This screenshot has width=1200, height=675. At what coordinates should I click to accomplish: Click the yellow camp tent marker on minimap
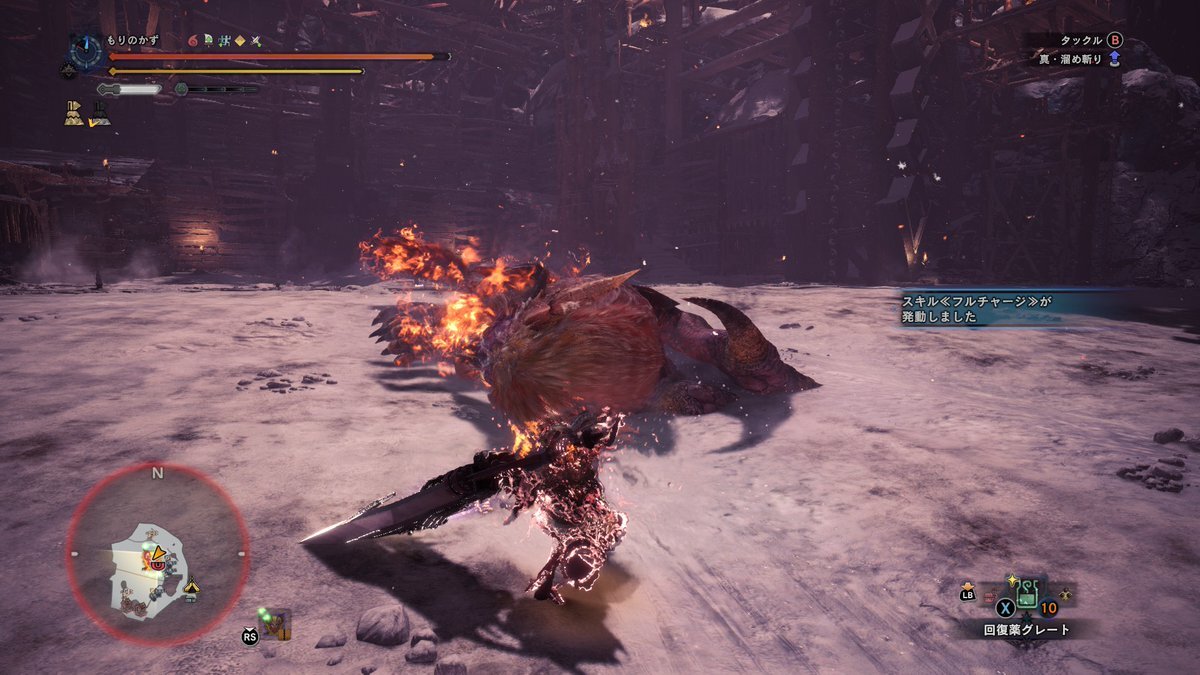192,588
